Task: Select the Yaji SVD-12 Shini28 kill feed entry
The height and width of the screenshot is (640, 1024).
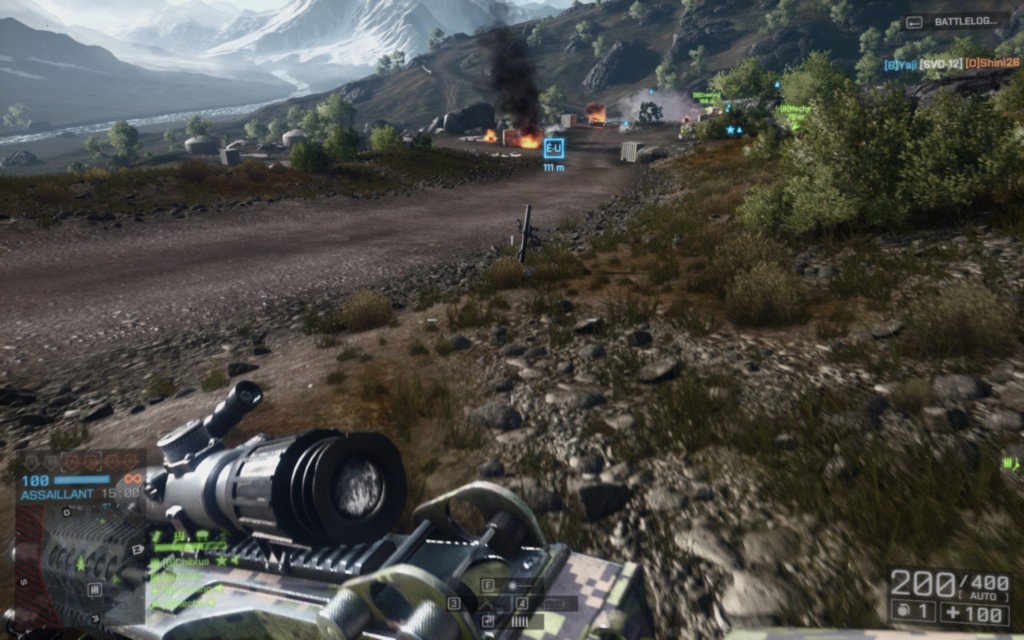Action: (951, 63)
